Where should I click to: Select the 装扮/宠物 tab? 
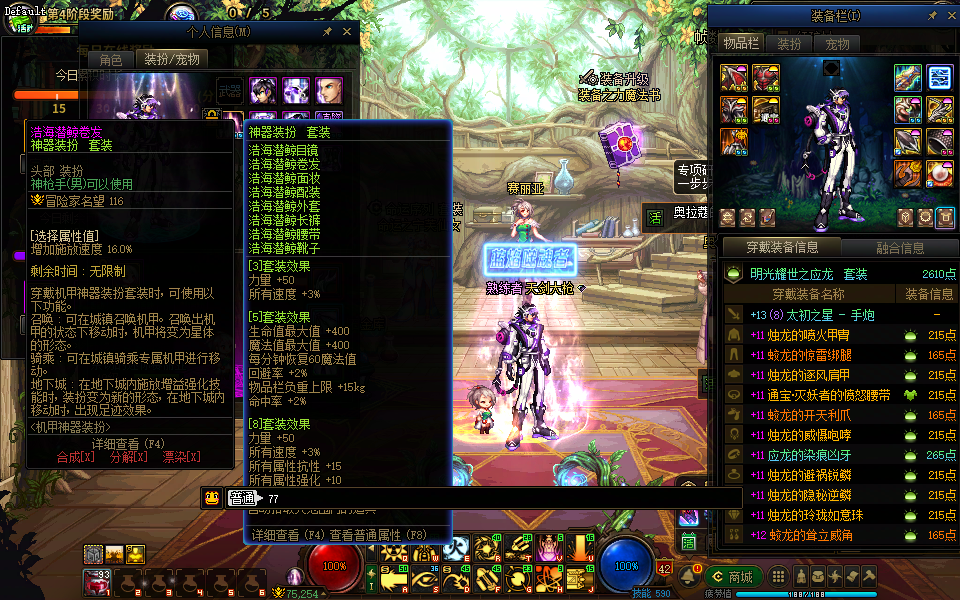click(x=172, y=59)
